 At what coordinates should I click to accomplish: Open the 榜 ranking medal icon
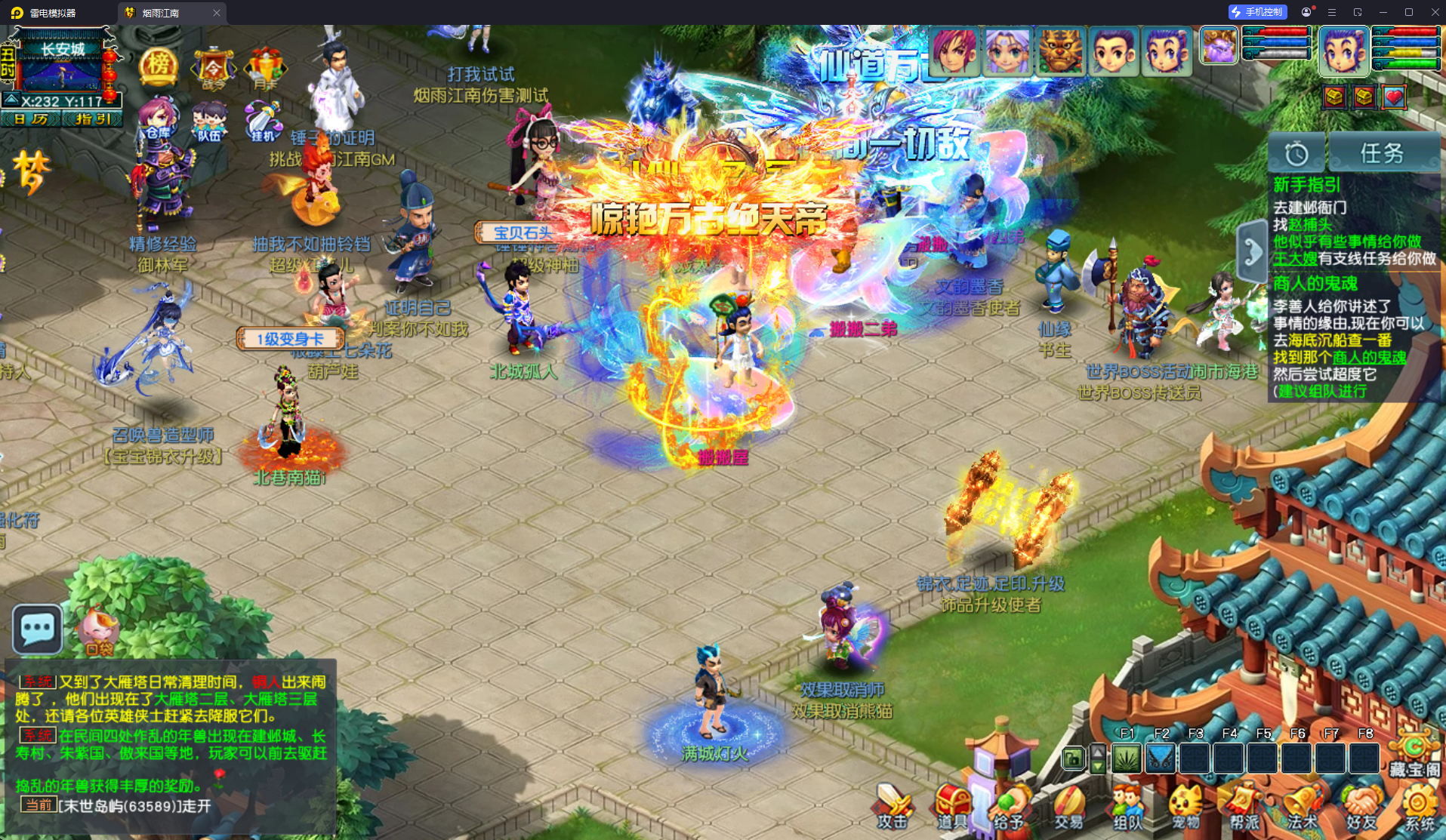[x=159, y=66]
